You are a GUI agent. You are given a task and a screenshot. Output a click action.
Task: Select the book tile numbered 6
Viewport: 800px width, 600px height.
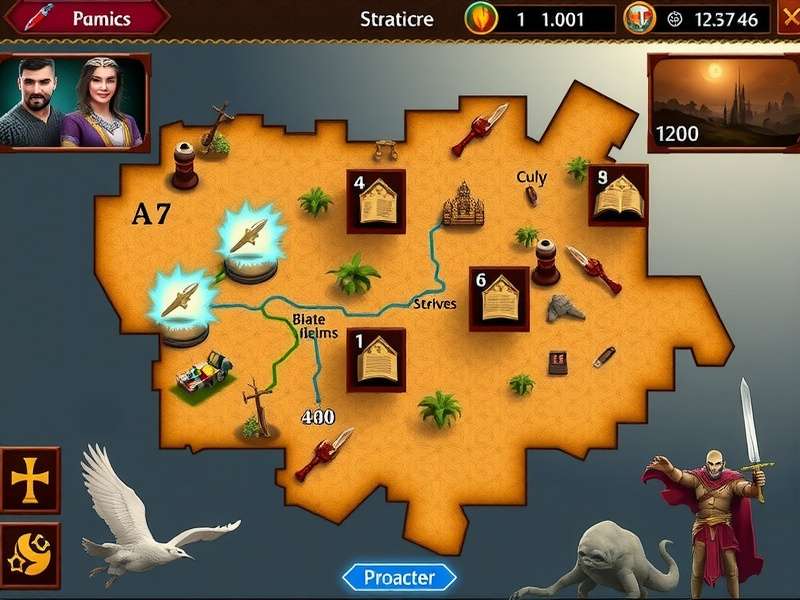(x=499, y=298)
